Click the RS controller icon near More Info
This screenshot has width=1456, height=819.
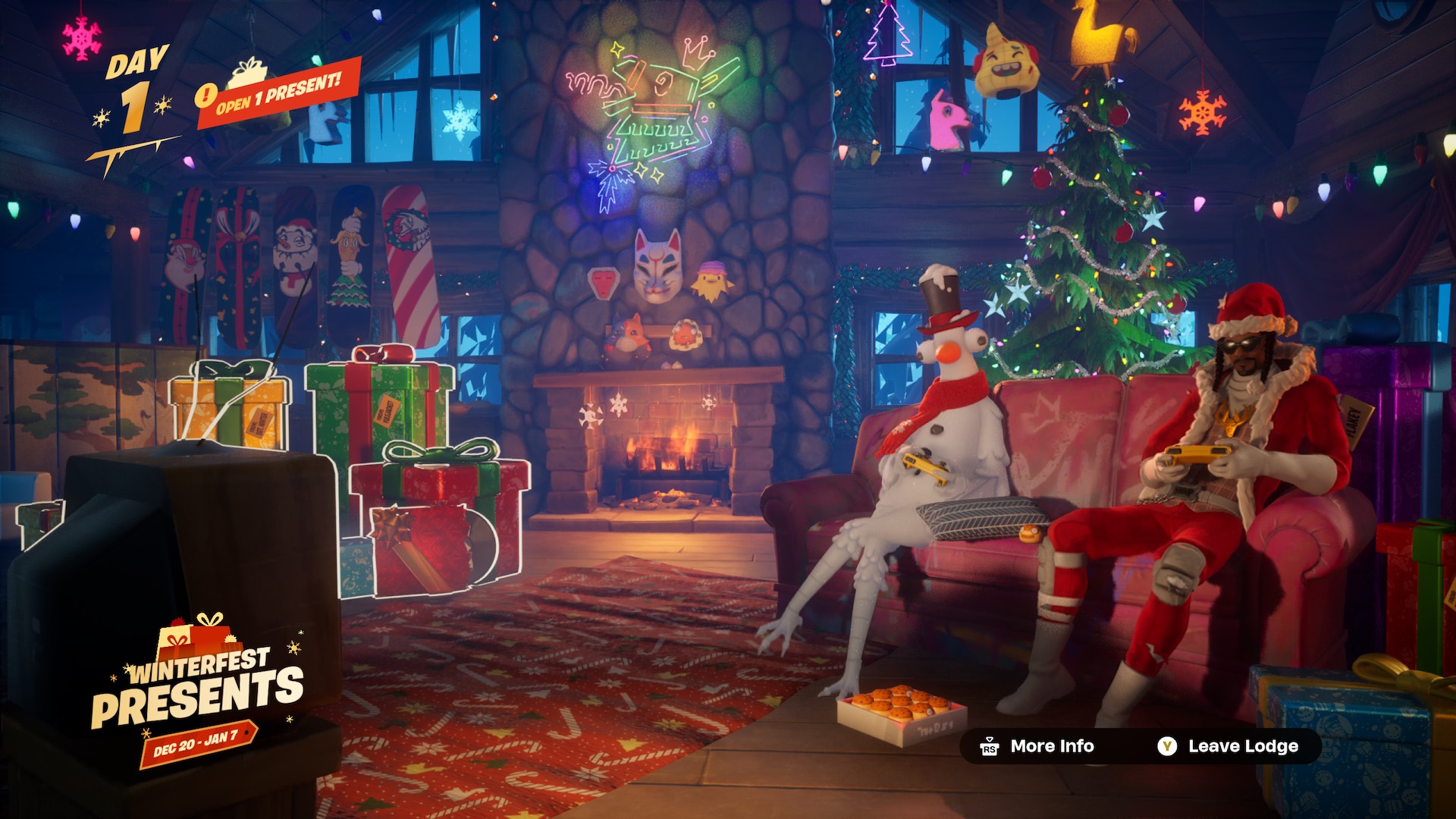click(988, 746)
